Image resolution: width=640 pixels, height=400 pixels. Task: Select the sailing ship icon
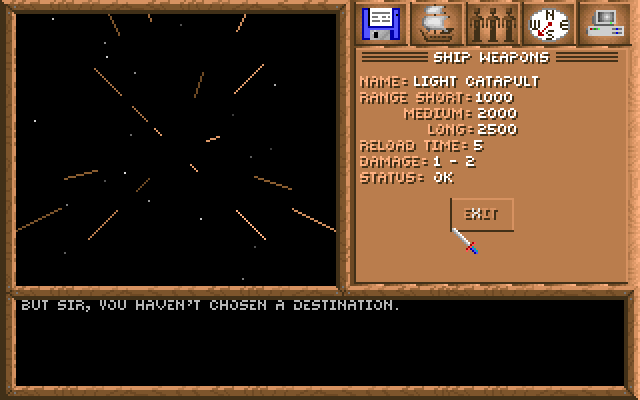[437, 22]
